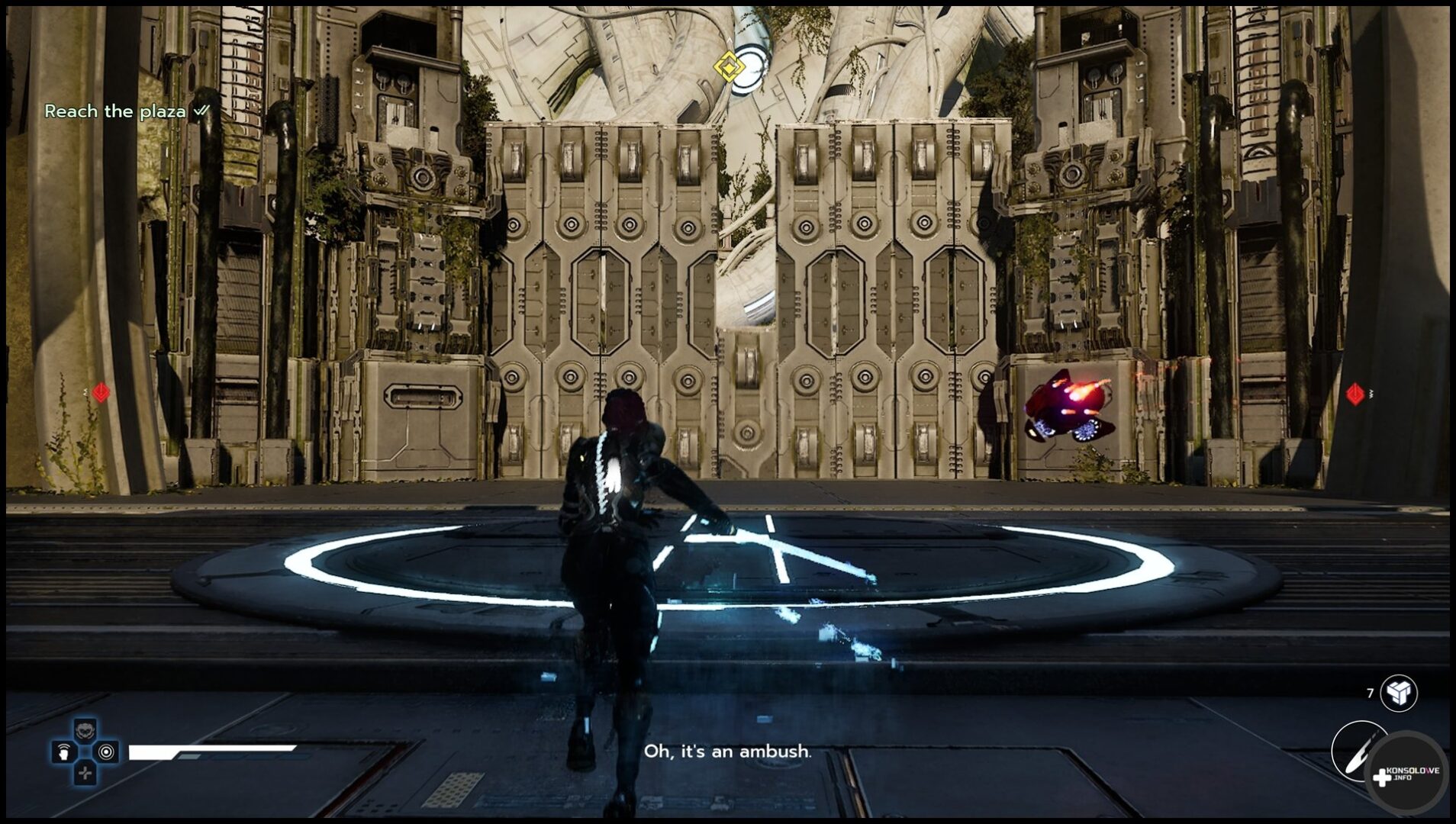1456x824 pixels.
Task: Click the cube item icon with count 7
Action: [x=1398, y=693]
